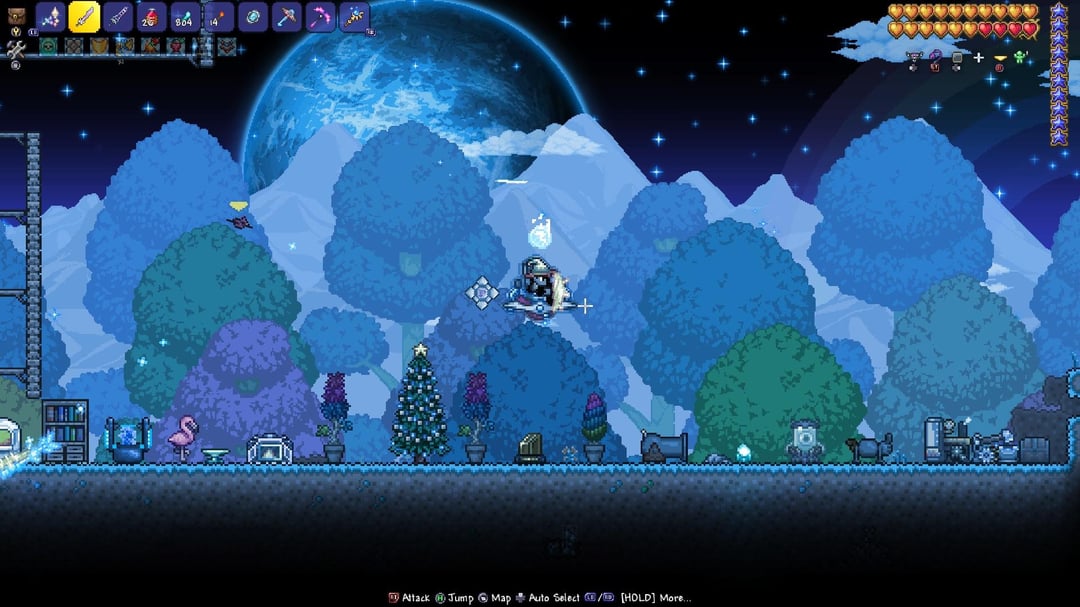
Task: Choose the white drill lance hotbar slot
Action: 118,17
